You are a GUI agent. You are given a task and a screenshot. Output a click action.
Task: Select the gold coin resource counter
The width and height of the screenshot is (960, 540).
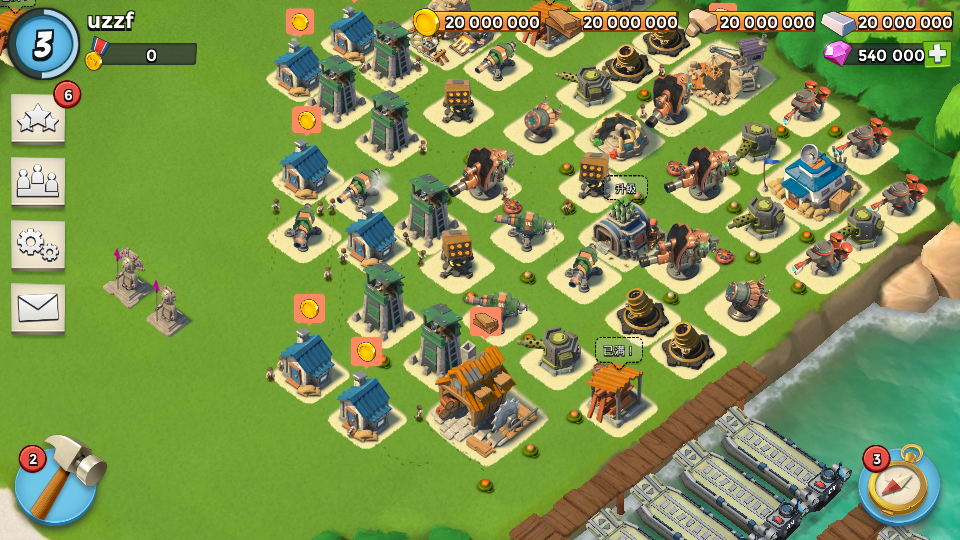point(478,22)
